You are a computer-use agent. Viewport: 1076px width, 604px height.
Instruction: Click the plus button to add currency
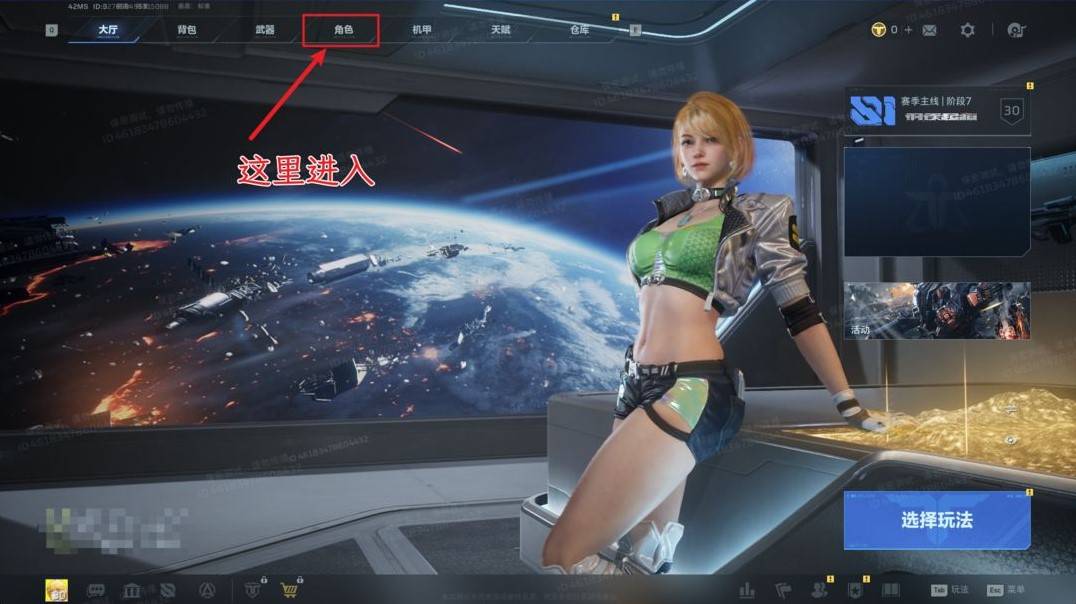[x=908, y=30]
